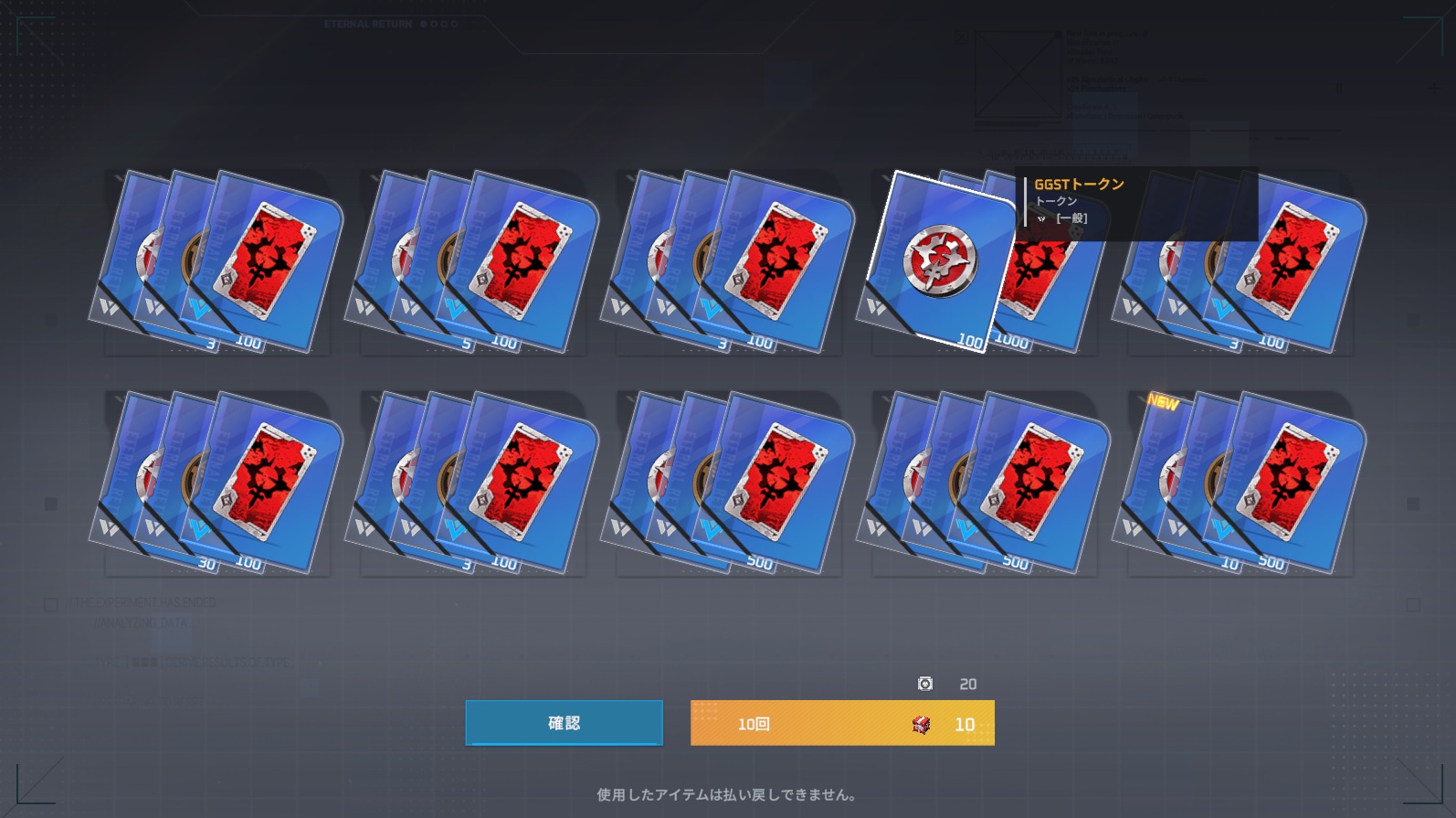Draw again with the 10回 button

tap(841, 723)
